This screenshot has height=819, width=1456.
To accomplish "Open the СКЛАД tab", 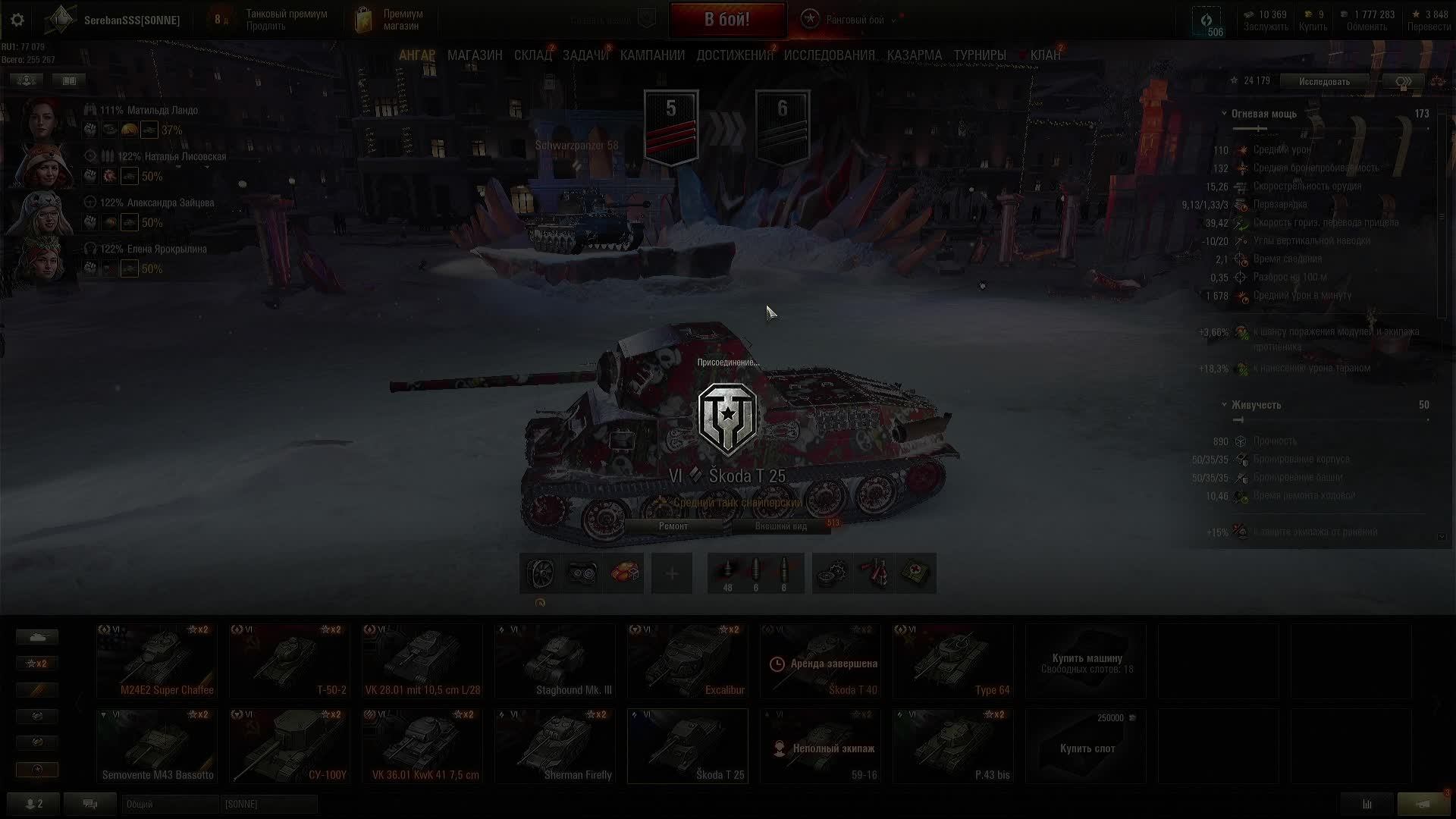I will click(532, 55).
